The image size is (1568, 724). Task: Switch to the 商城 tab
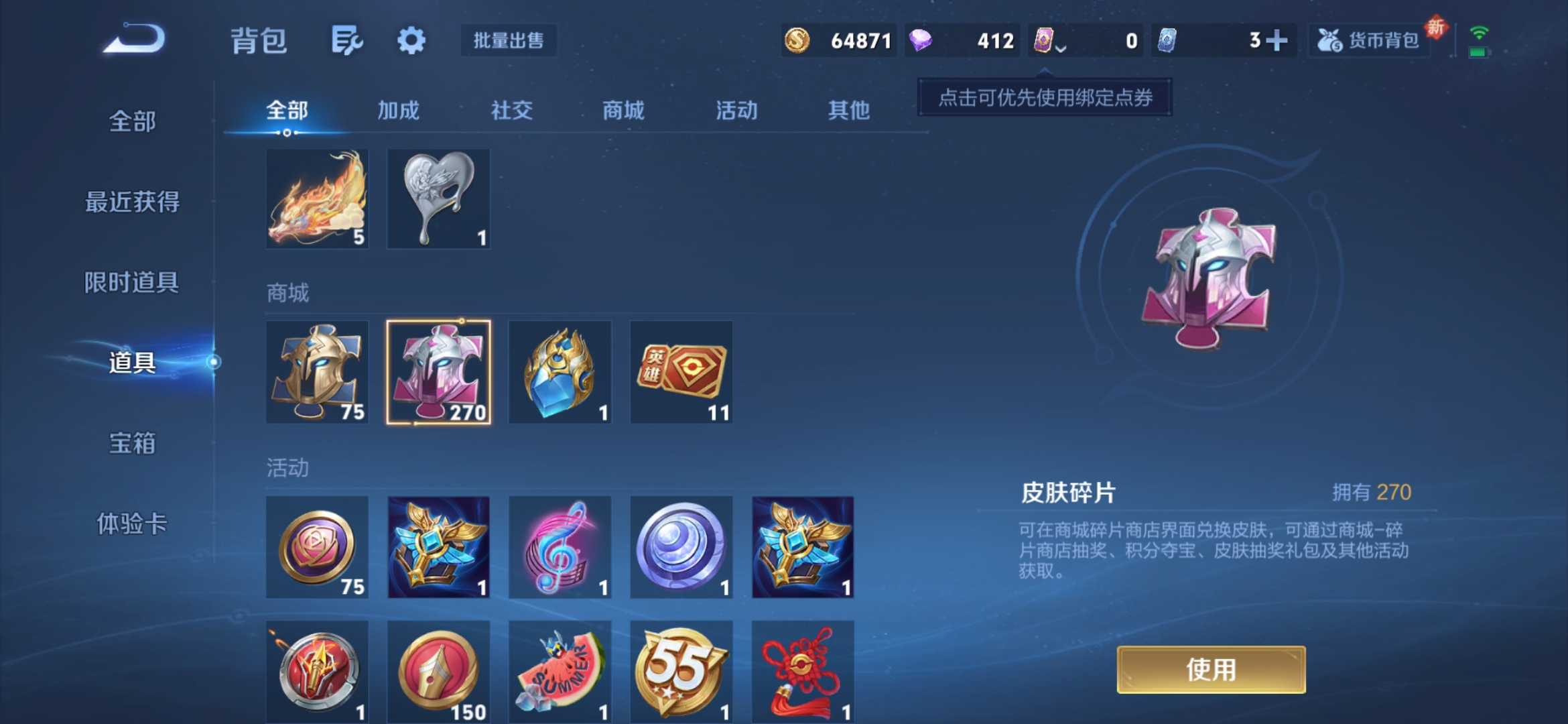[624, 110]
